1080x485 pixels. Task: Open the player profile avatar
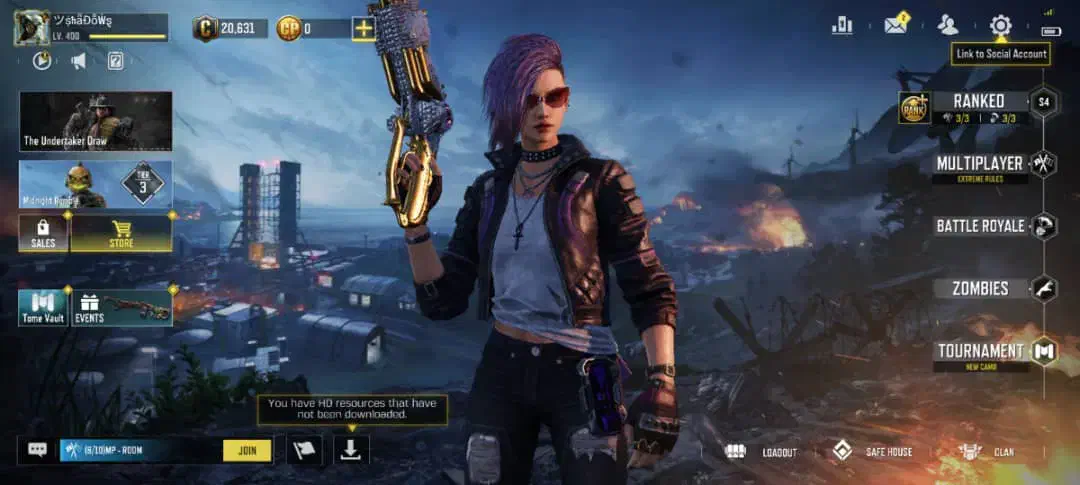(32, 27)
